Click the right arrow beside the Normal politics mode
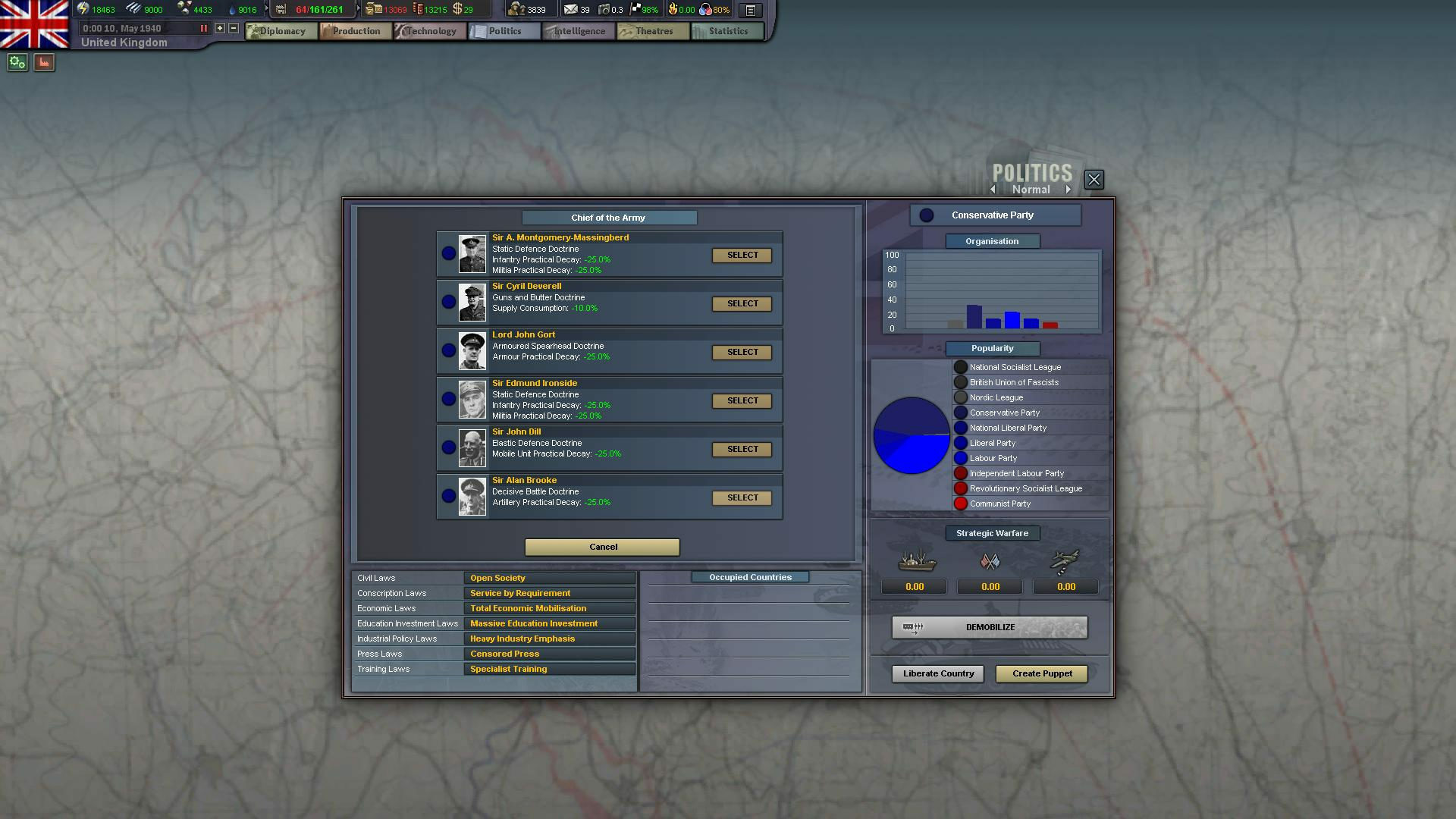1456x819 pixels. tap(1069, 190)
